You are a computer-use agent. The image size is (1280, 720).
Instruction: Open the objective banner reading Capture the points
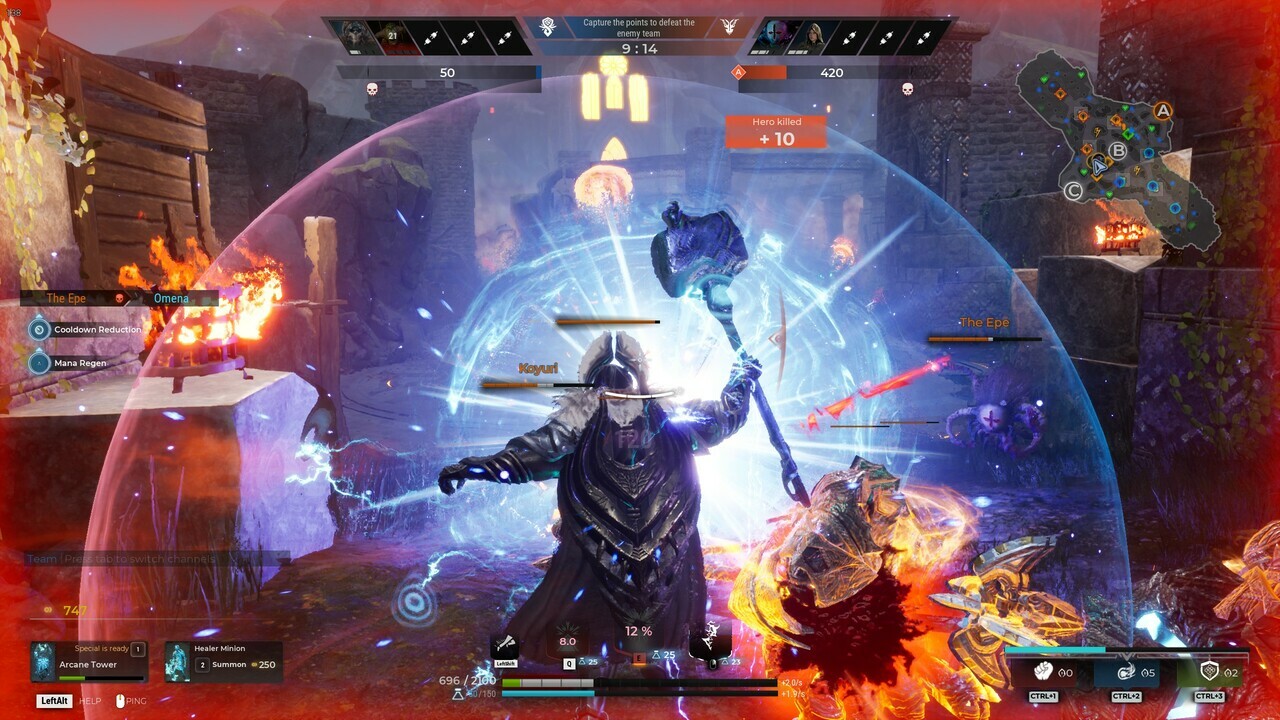pos(640,26)
